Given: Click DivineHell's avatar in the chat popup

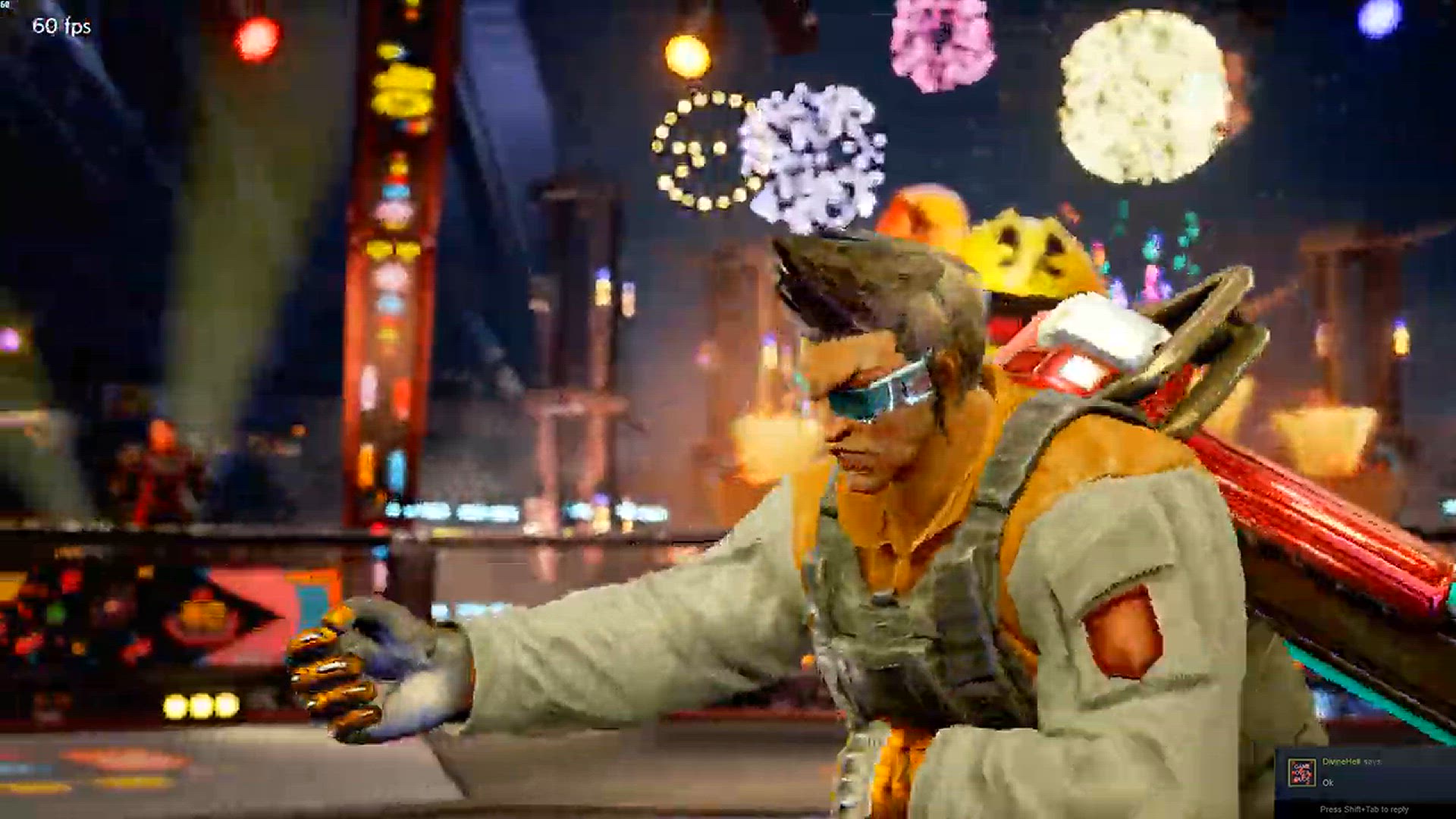Looking at the screenshot, I should 1302,772.
